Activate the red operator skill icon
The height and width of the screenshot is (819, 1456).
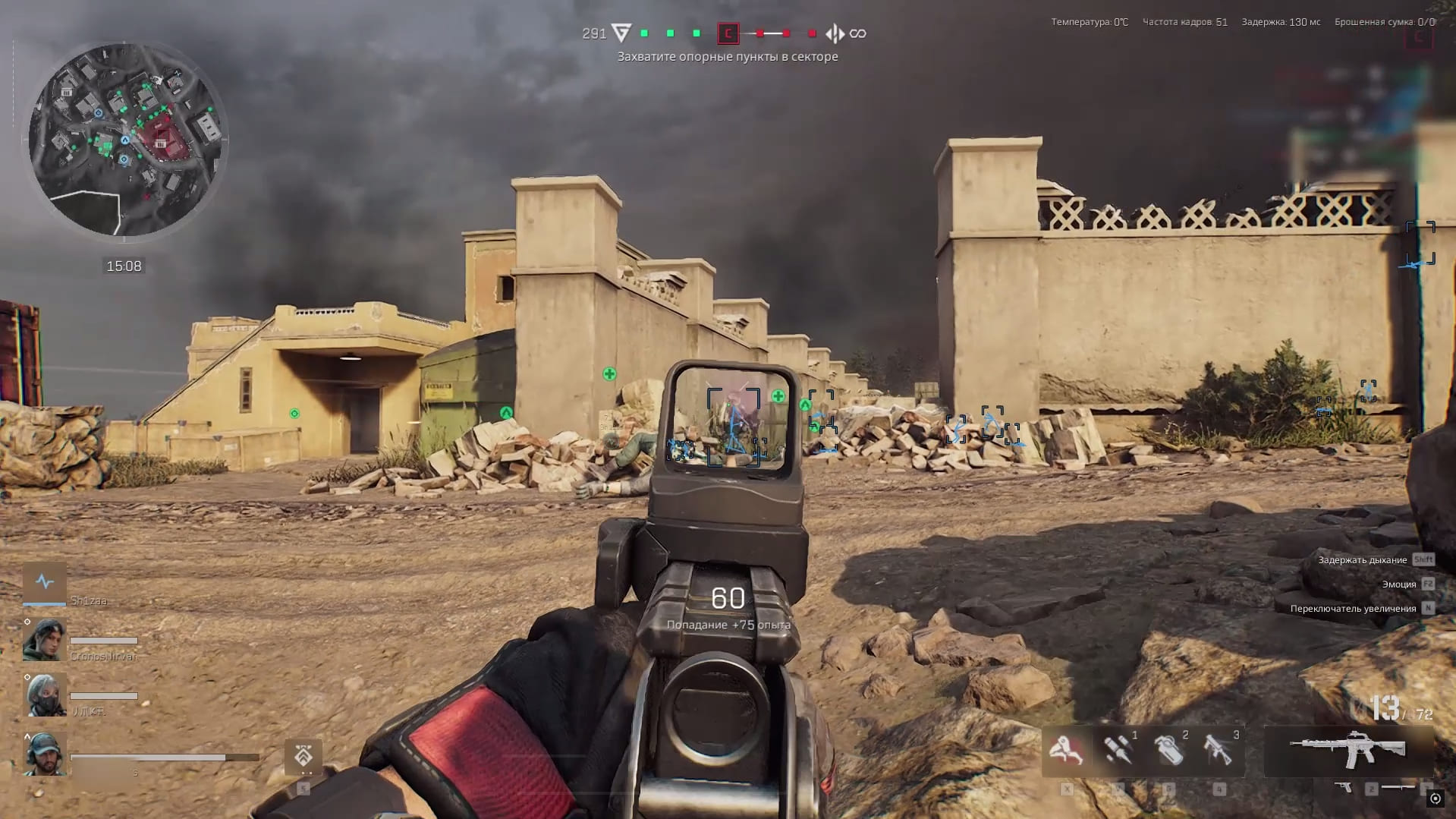pos(1066,751)
